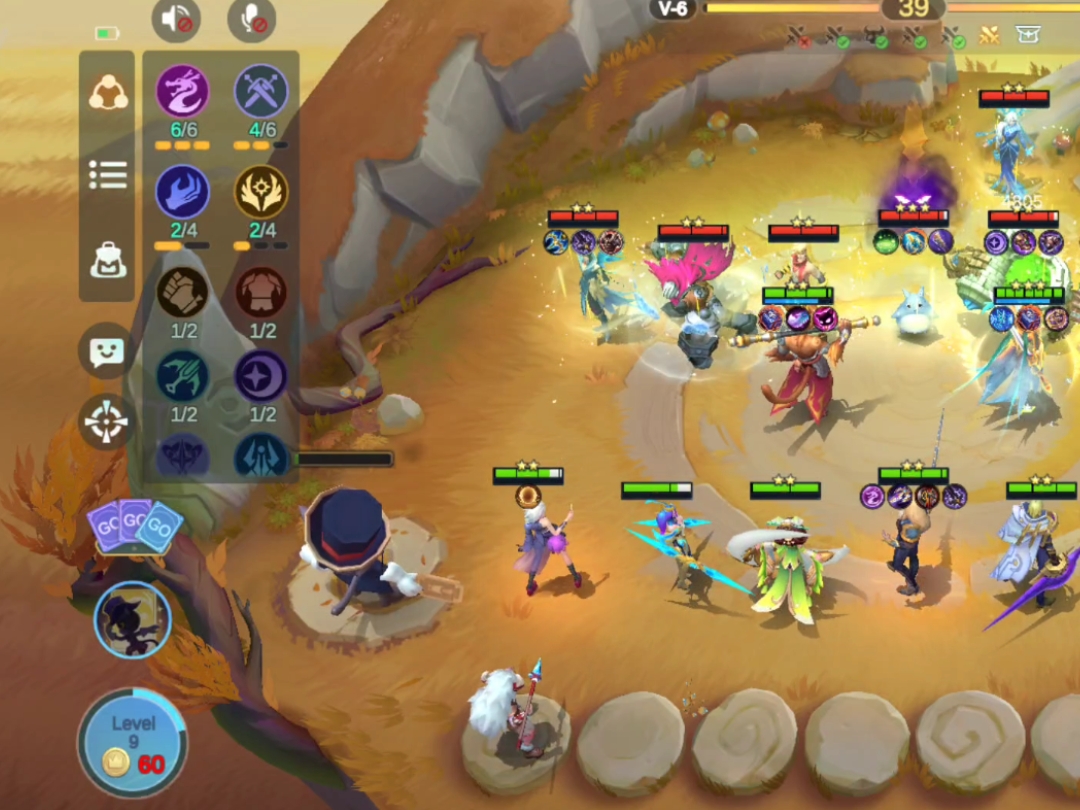The image size is (1080, 810).
Task: Inspect the blue flame hand synergy 2/4
Action: pos(183,192)
